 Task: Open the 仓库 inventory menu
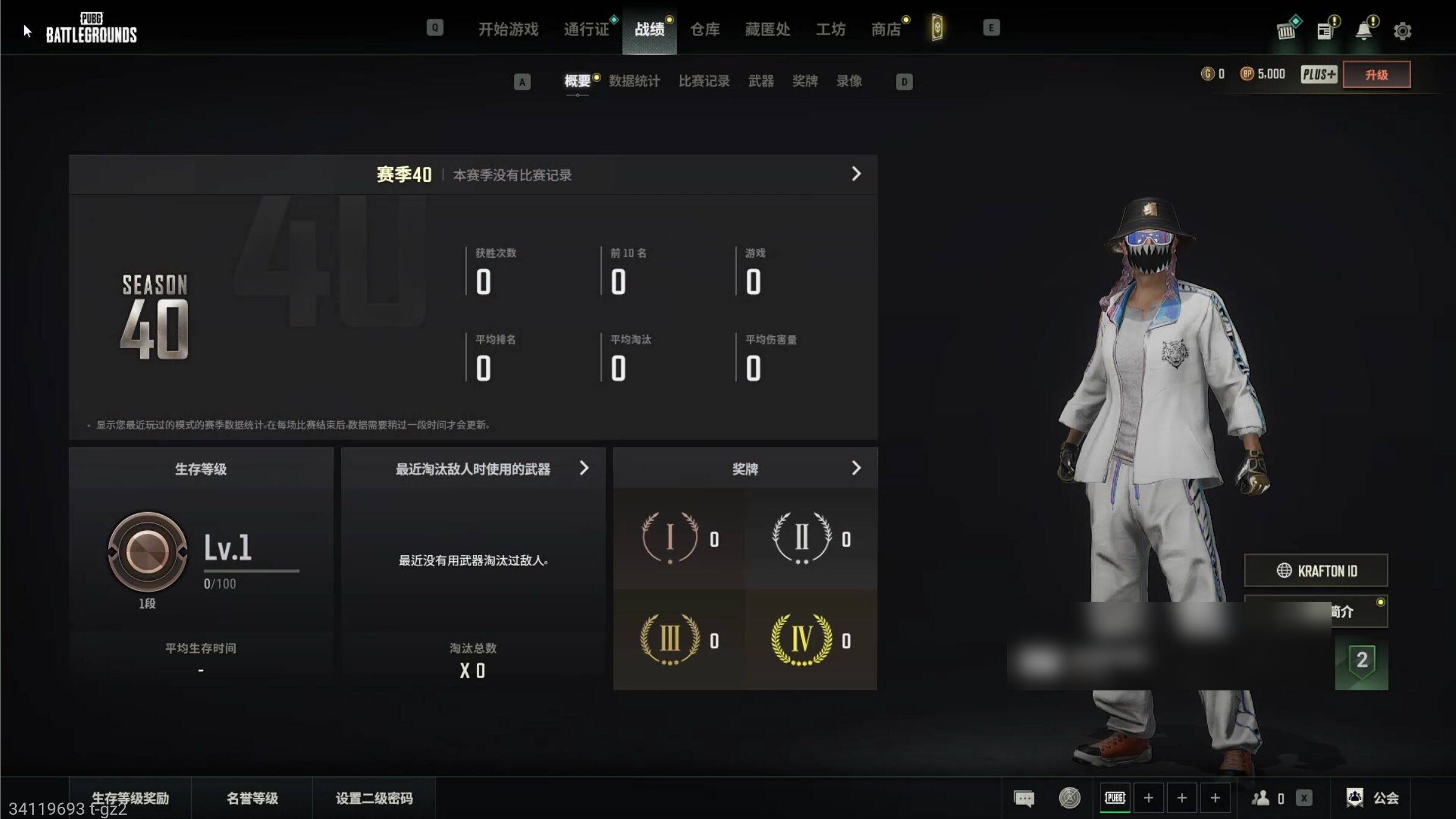click(705, 29)
